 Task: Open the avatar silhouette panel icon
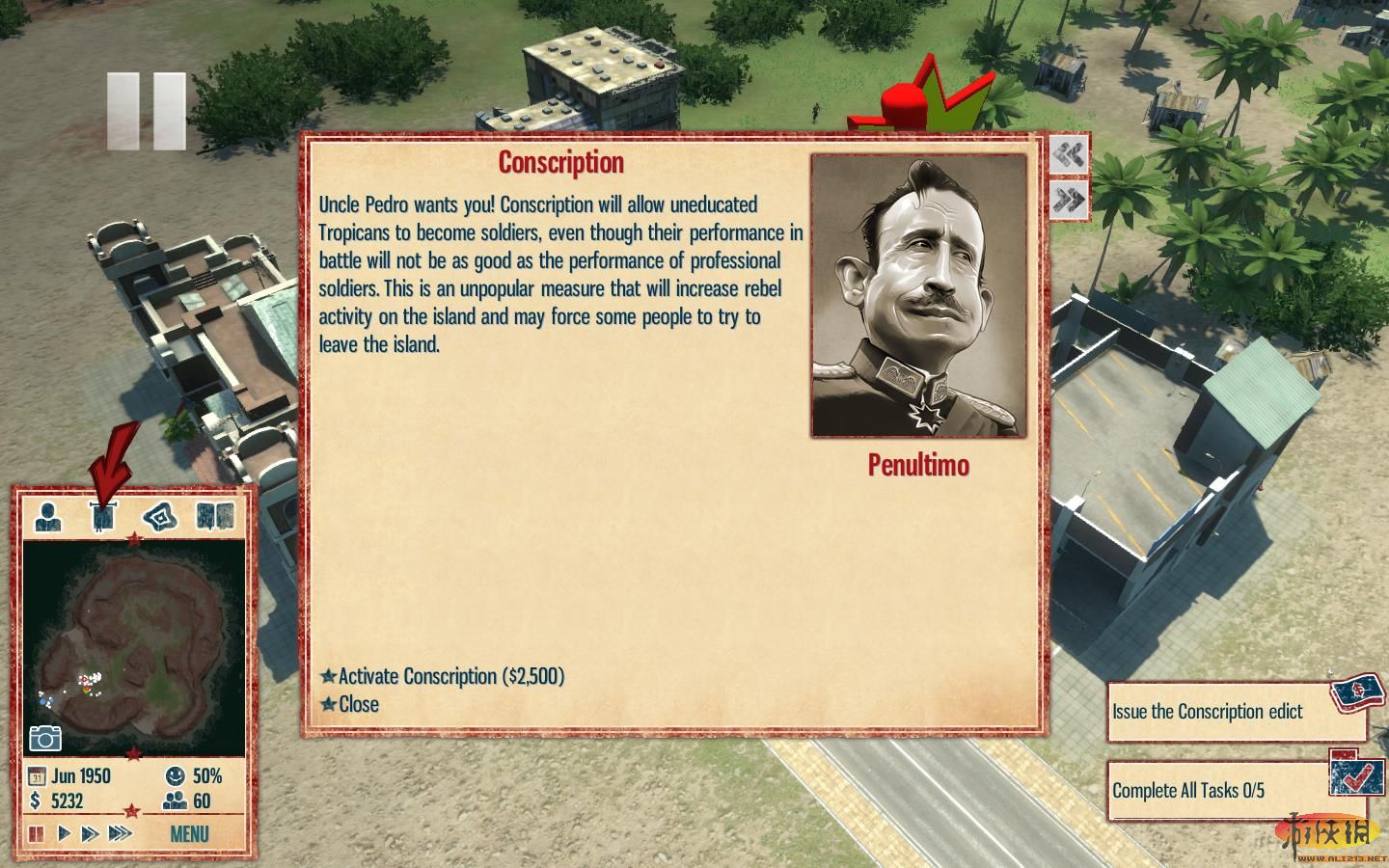click(47, 517)
